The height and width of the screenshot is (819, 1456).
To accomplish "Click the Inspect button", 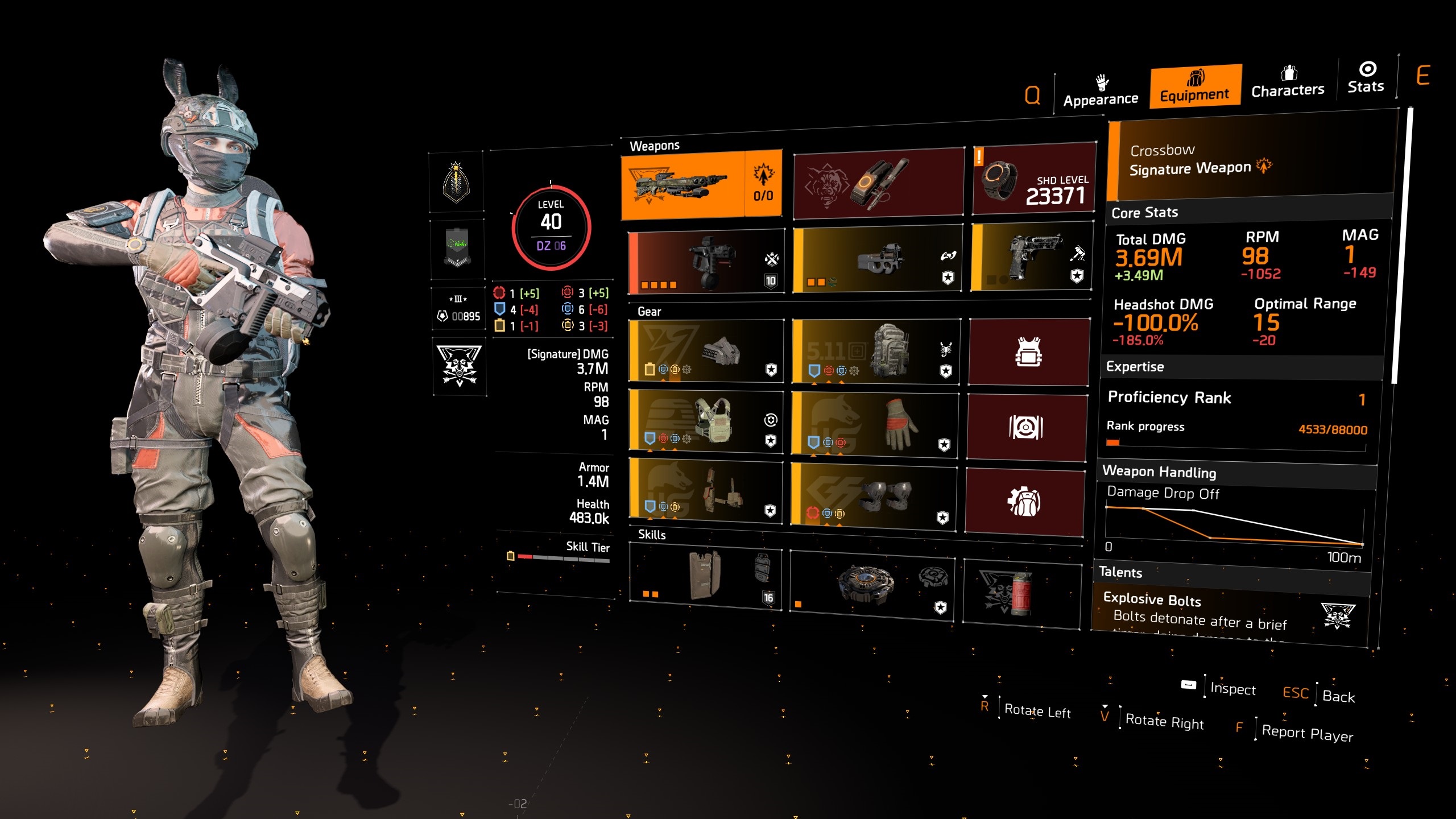I will click(1233, 690).
